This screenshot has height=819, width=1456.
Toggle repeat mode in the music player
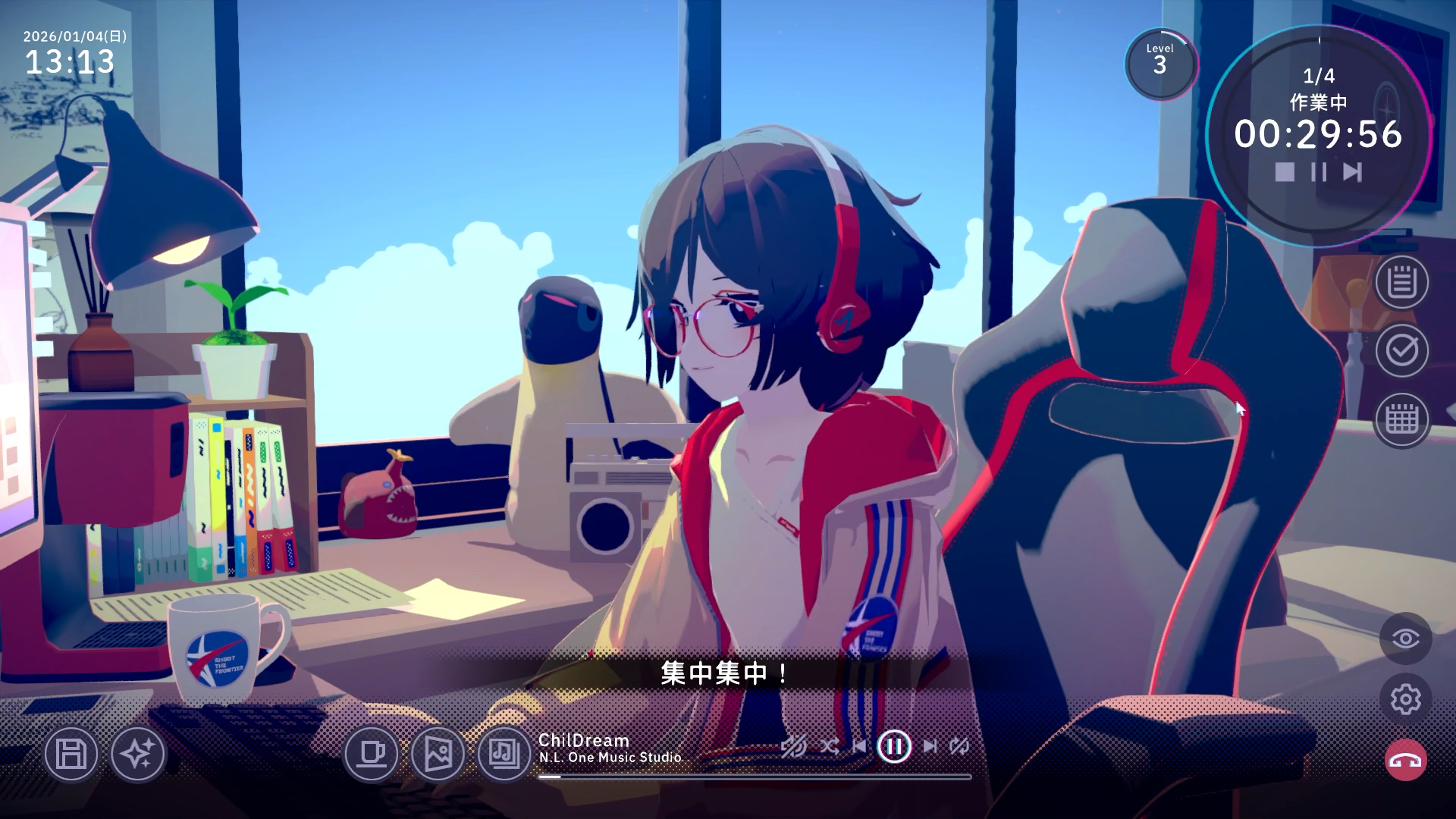958,746
